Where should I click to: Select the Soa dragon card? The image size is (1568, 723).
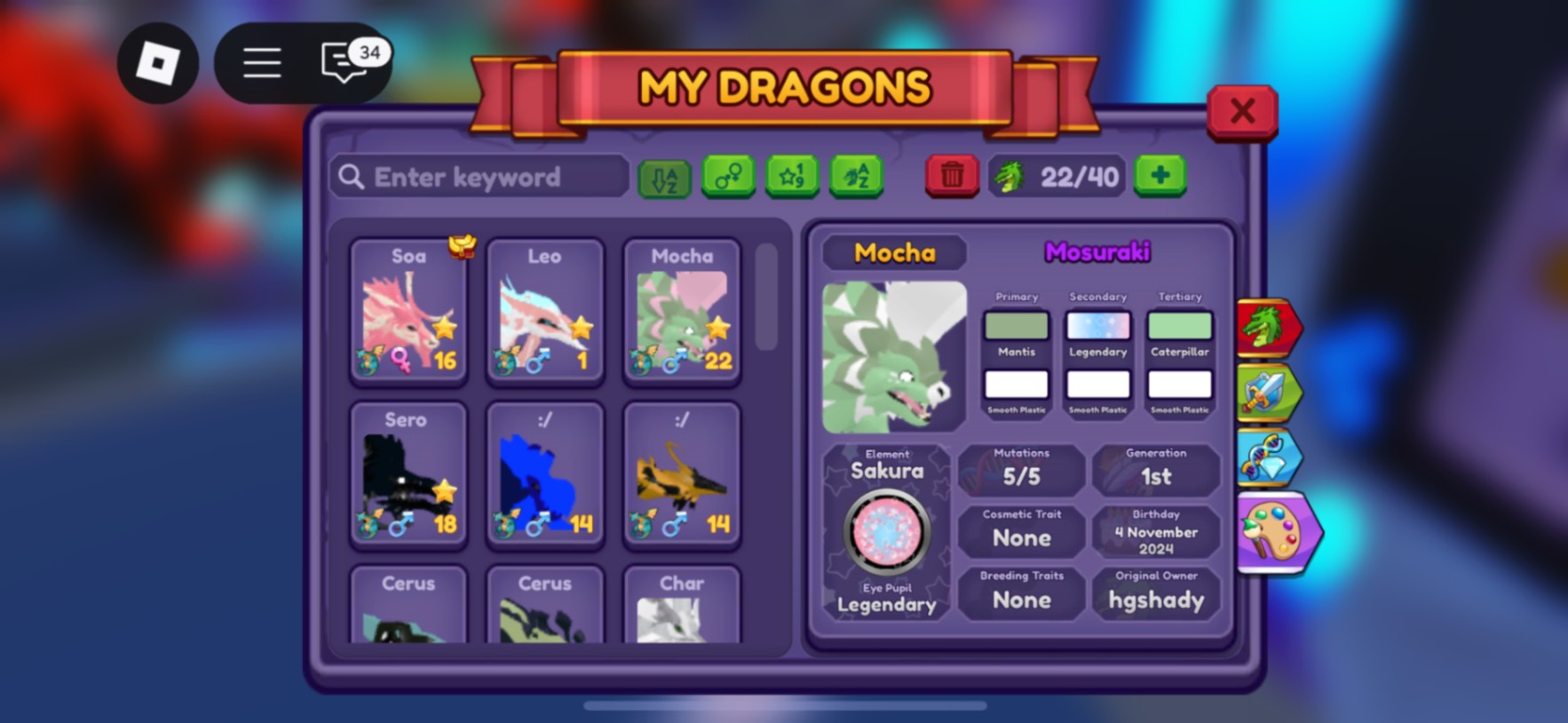click(x=408, y=311)
